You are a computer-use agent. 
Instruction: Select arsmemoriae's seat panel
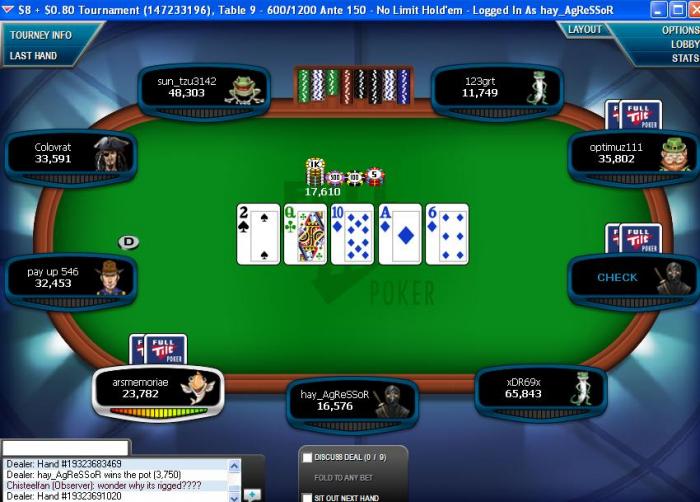click(157, 388)
